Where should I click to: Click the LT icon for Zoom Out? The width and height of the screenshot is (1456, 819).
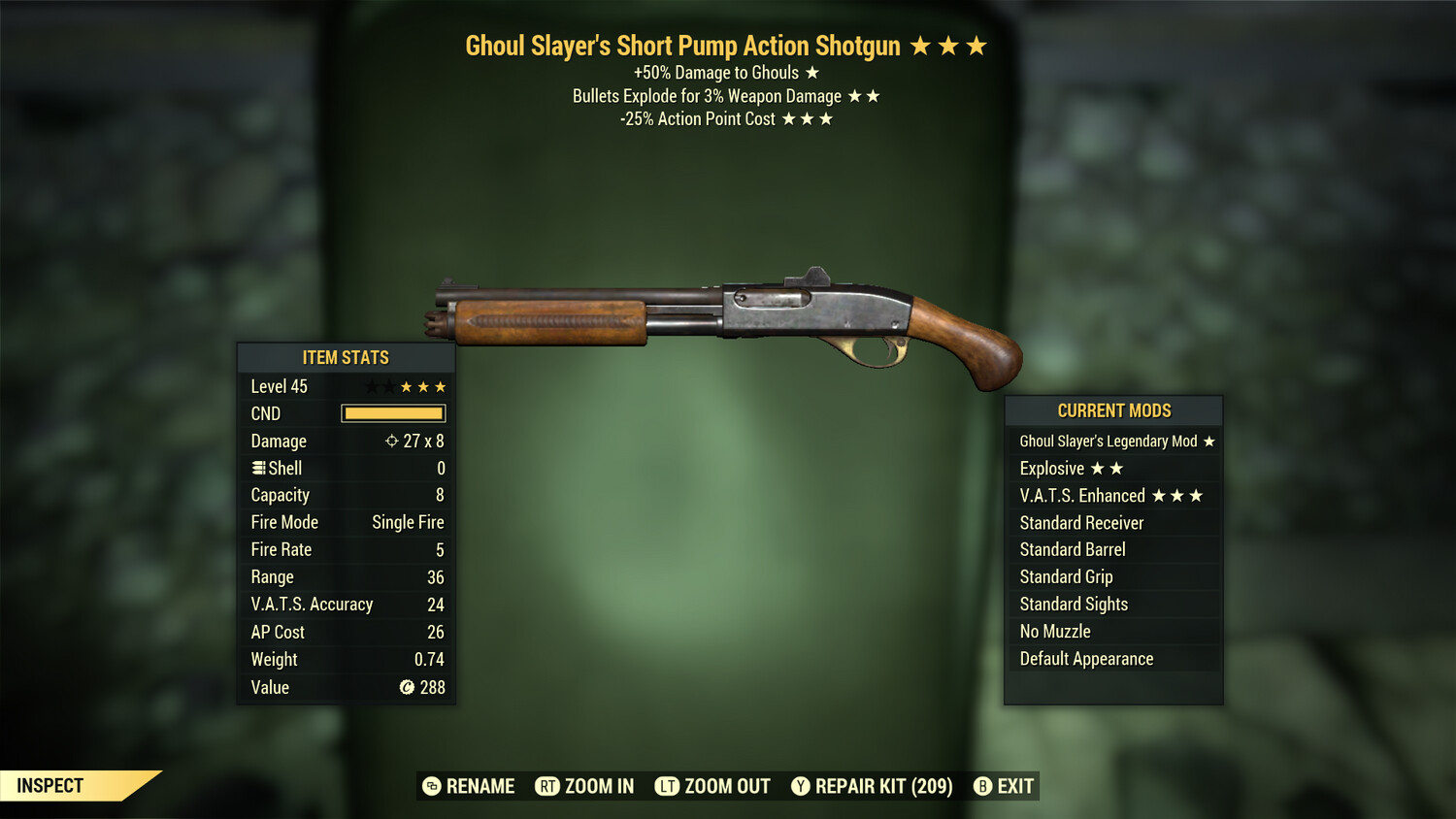pos(667,787)
